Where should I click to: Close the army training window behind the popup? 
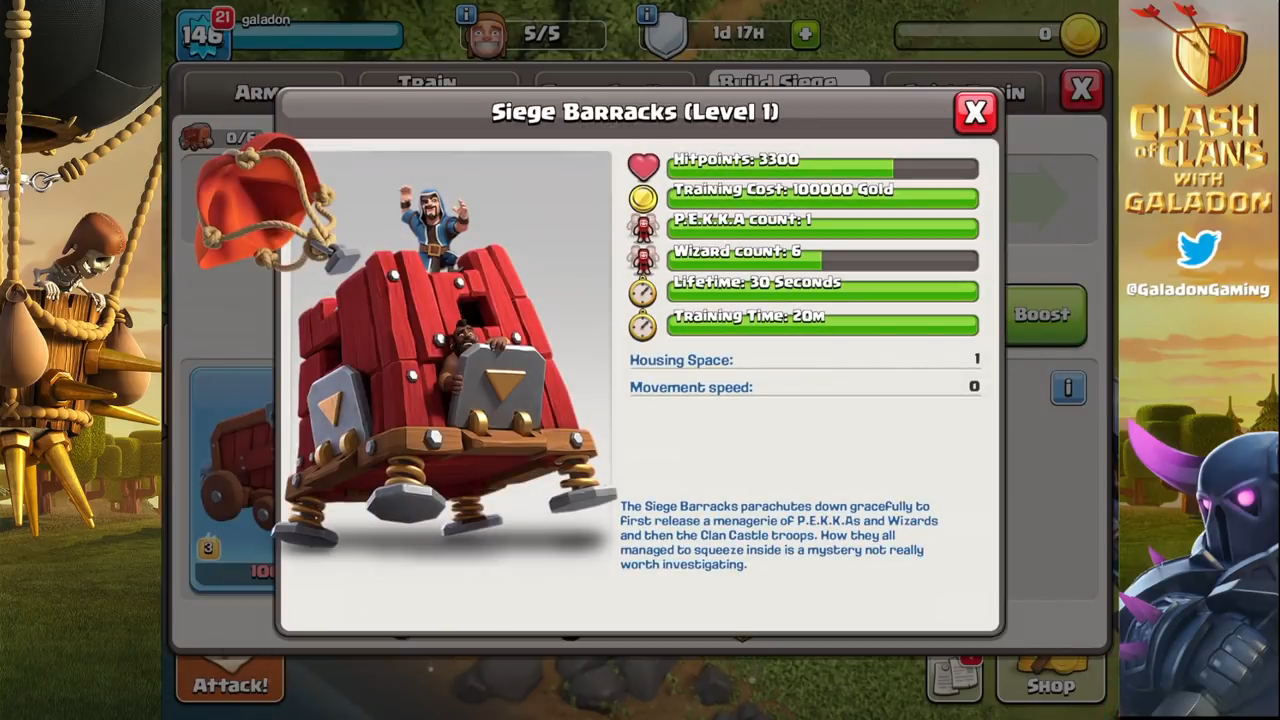point(1081,90)
